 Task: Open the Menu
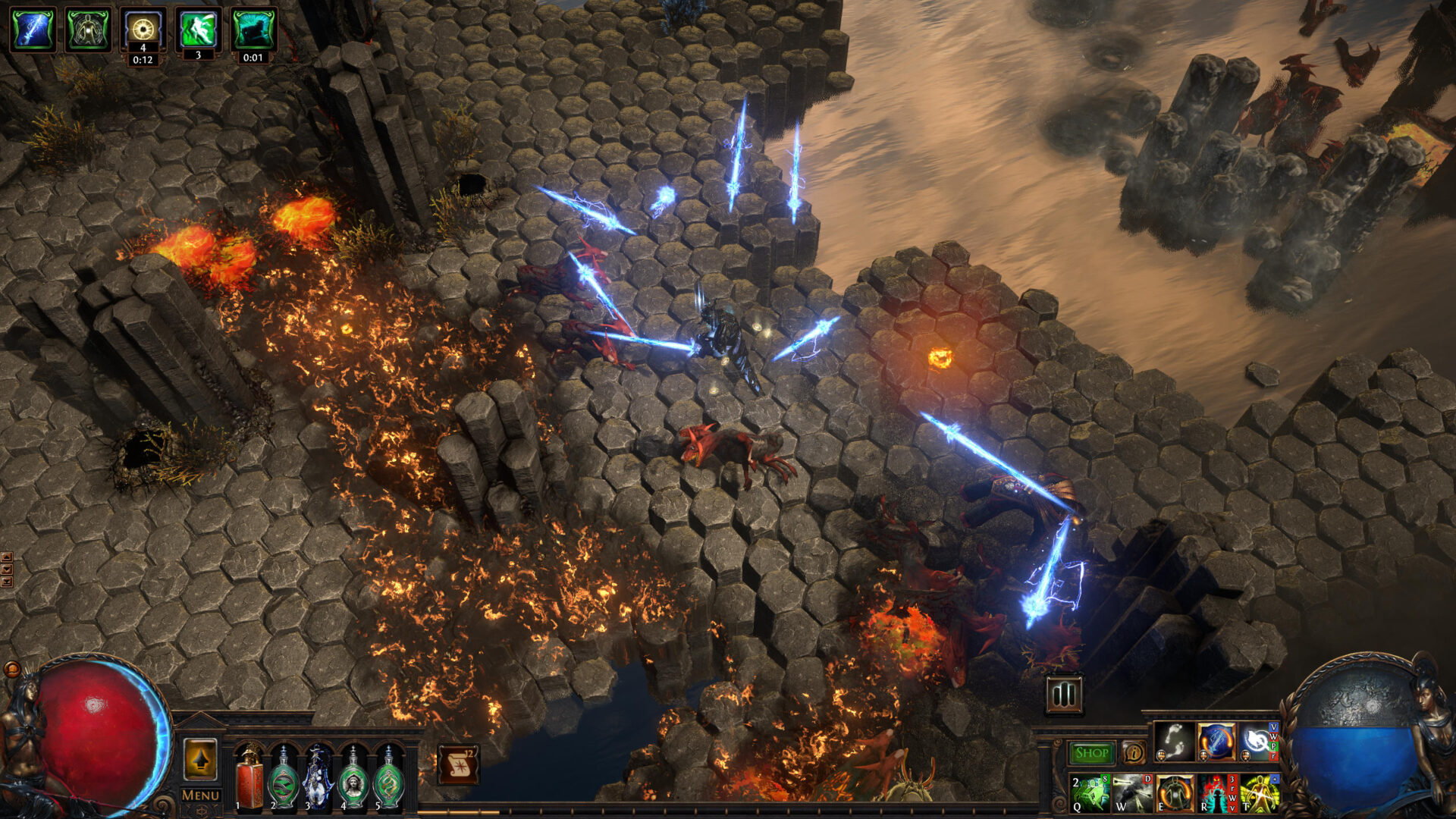201,795
